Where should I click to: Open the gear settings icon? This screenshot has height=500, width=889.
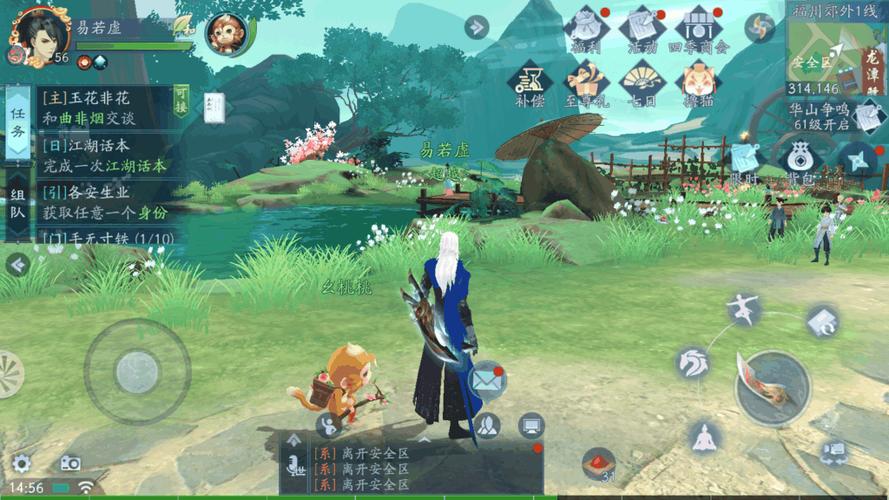pos(22,463)
